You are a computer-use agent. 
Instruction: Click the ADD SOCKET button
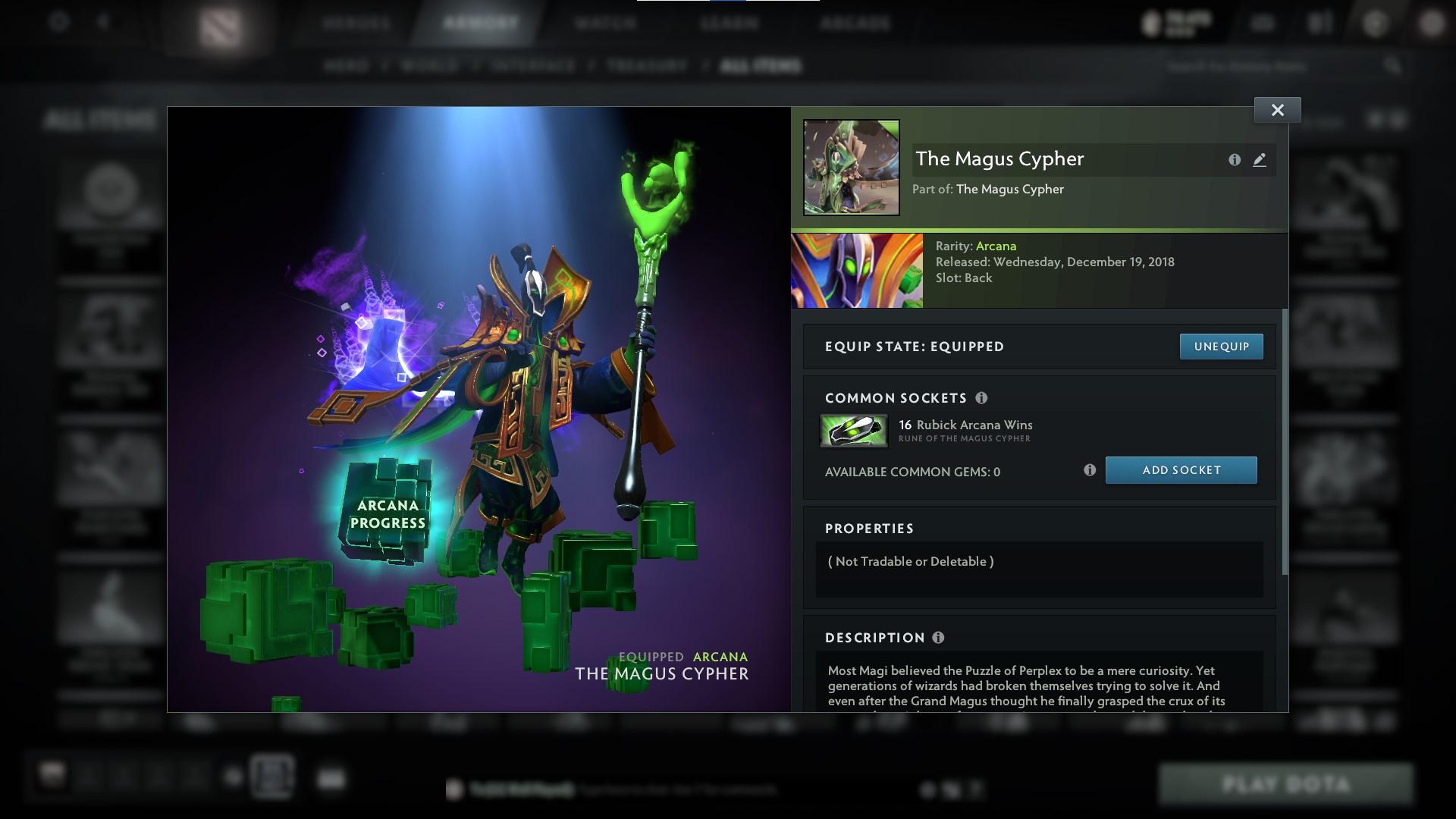(x=1181, y=470)
